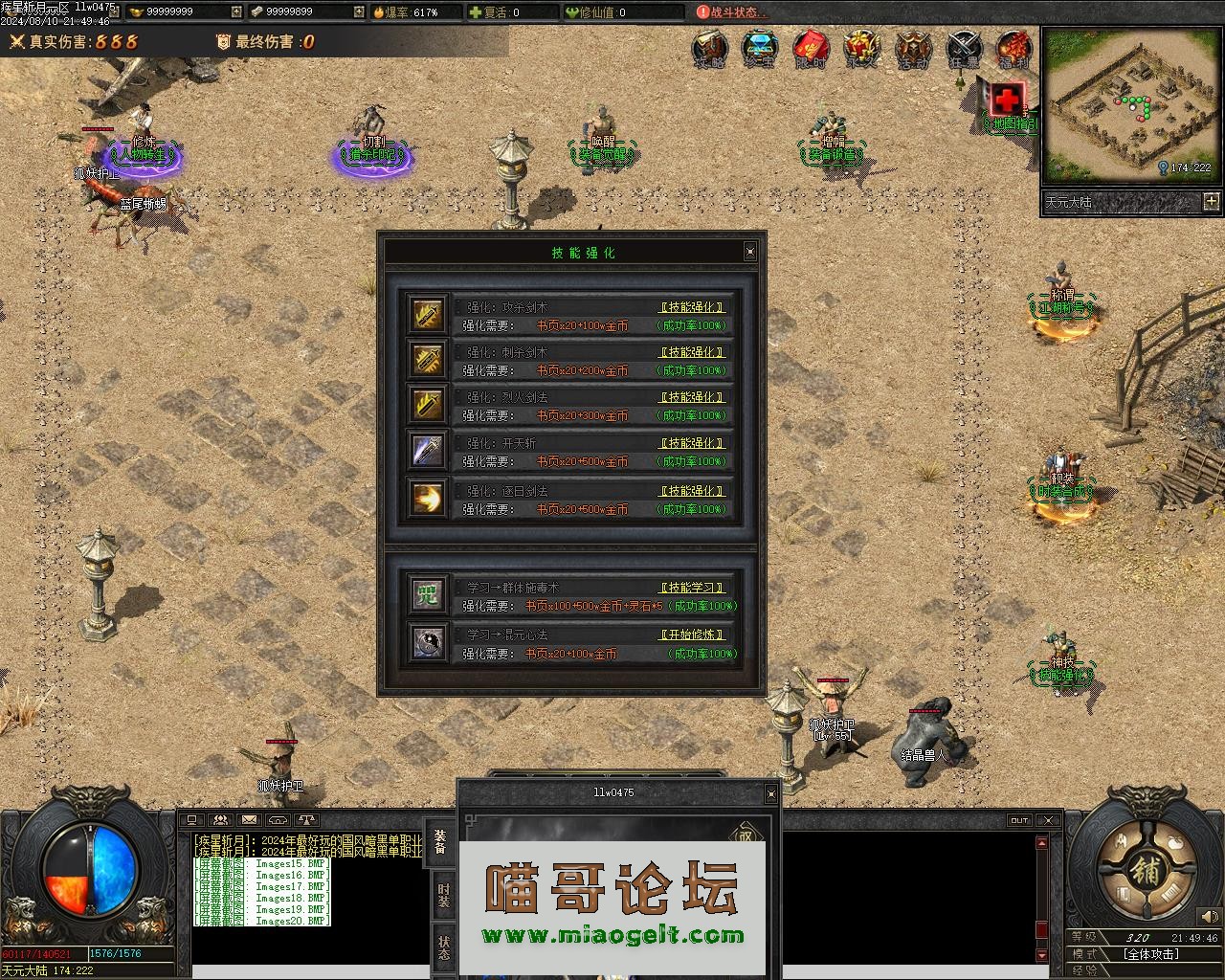Click 技能强化 for 攻杀剑术
Viewport: 1225px width, 980px height.
[x=693, y=307]
